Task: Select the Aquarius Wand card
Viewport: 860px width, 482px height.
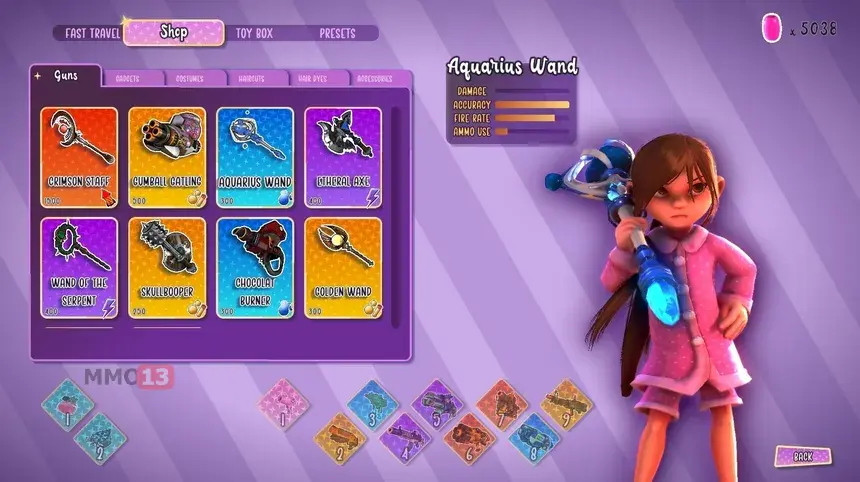Action: click(255, 156)
